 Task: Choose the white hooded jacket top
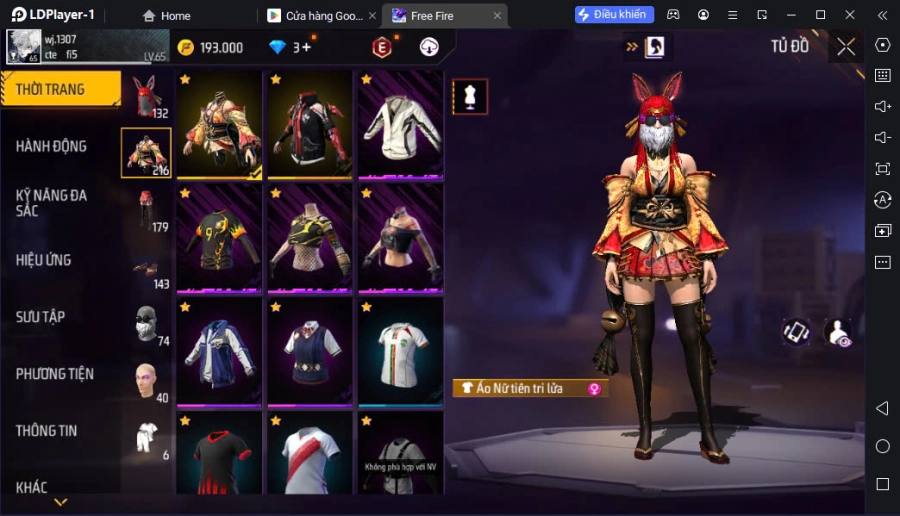click(400, 124)
